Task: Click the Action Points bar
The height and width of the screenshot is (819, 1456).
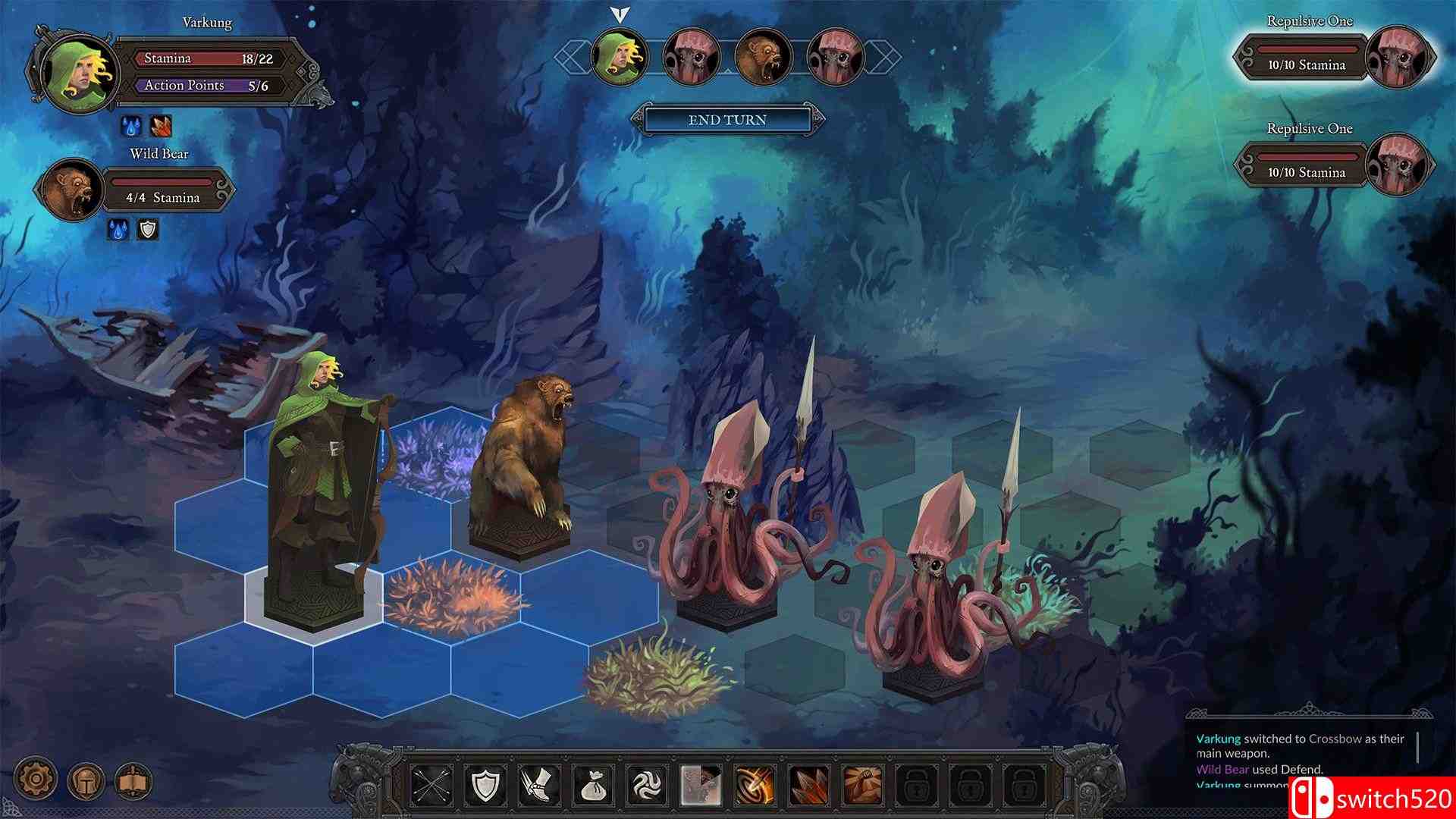Action: pyautogui.click(x=209, y=85)
